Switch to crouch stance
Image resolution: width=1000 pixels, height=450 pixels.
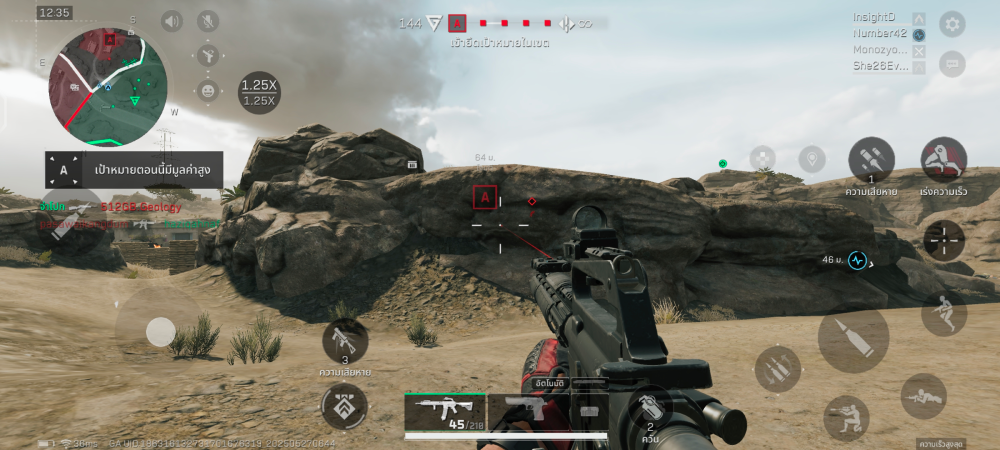tap(846, 417)
